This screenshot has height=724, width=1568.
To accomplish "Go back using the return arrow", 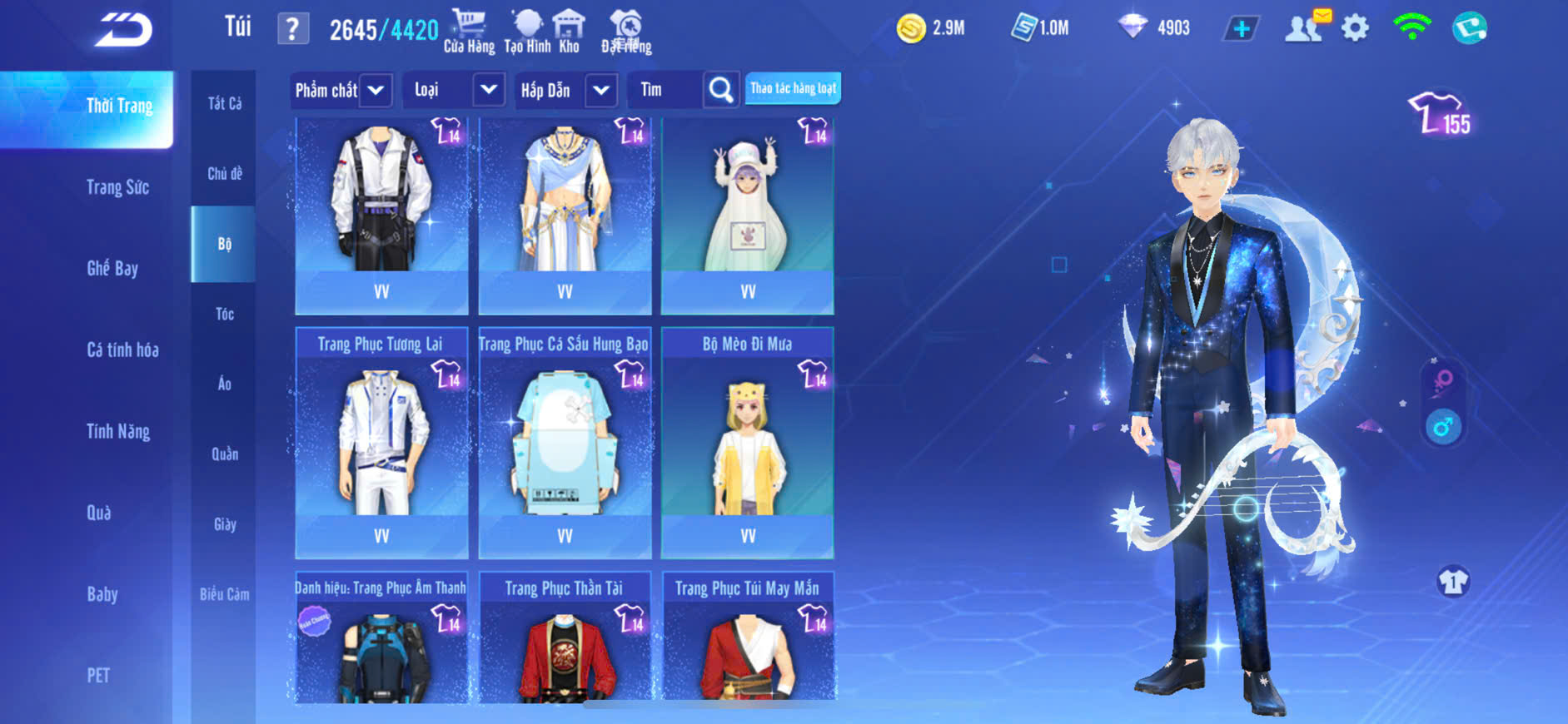I will 124,30.
